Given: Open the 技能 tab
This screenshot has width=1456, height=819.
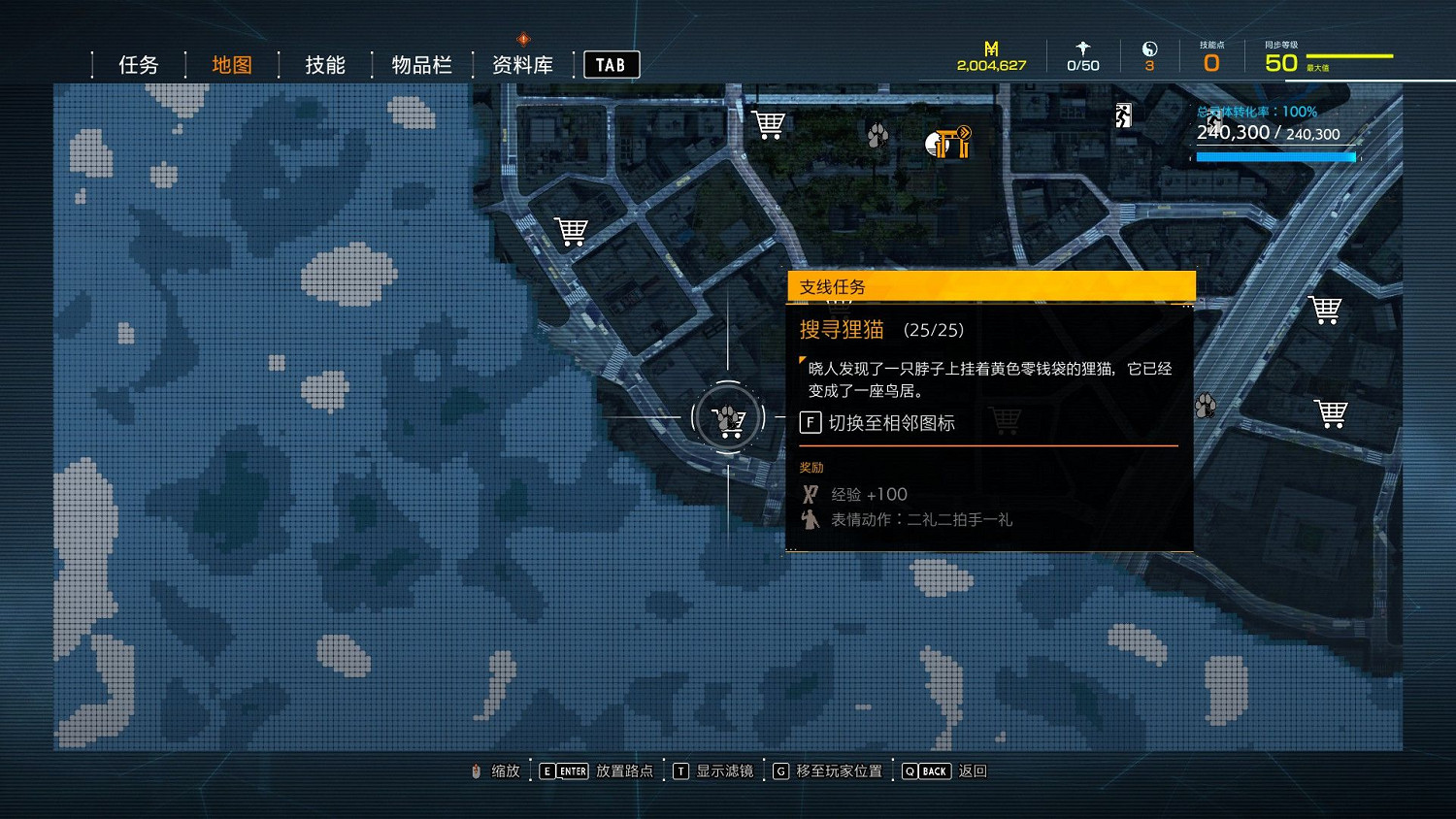Looking at the screenshot, I should click(x=324, y=64).
